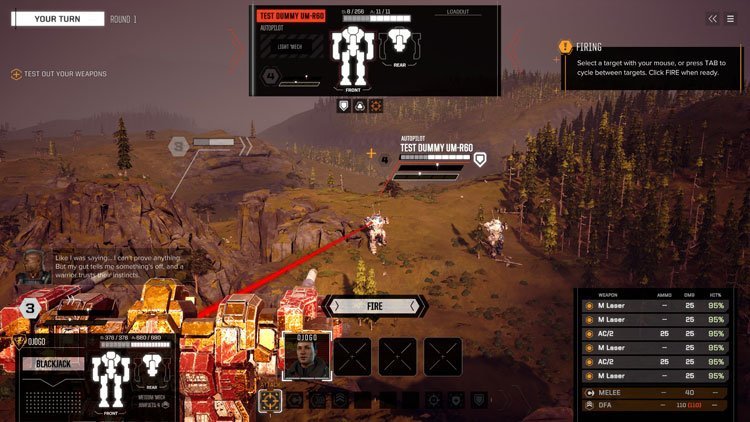Click the FIRE button
The width and height of the screenshot is (750, 422).
pyautogui.click(x=375, y=306)
